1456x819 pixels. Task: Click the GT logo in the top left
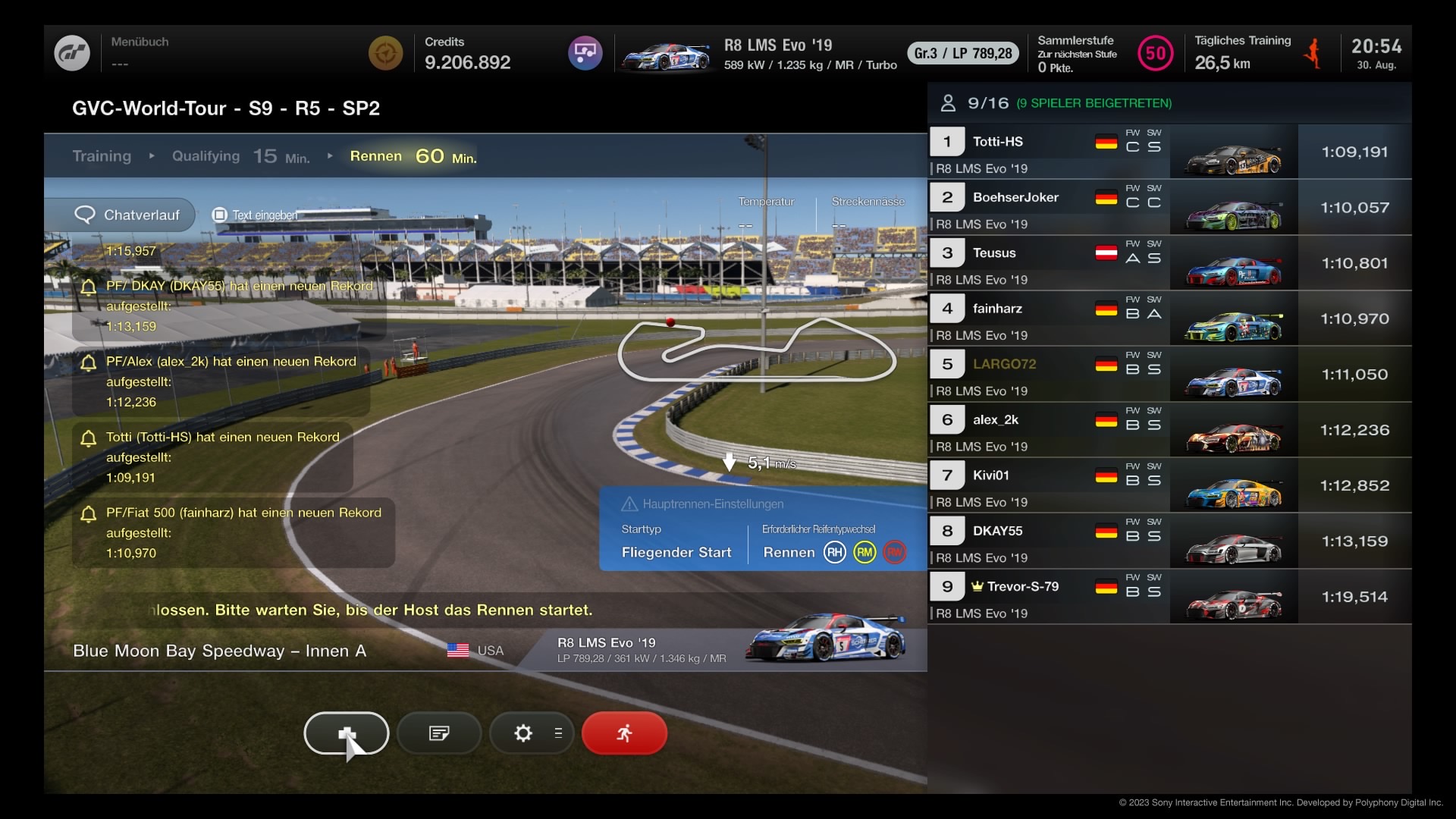pyautogui.click(x=73, y=52)
